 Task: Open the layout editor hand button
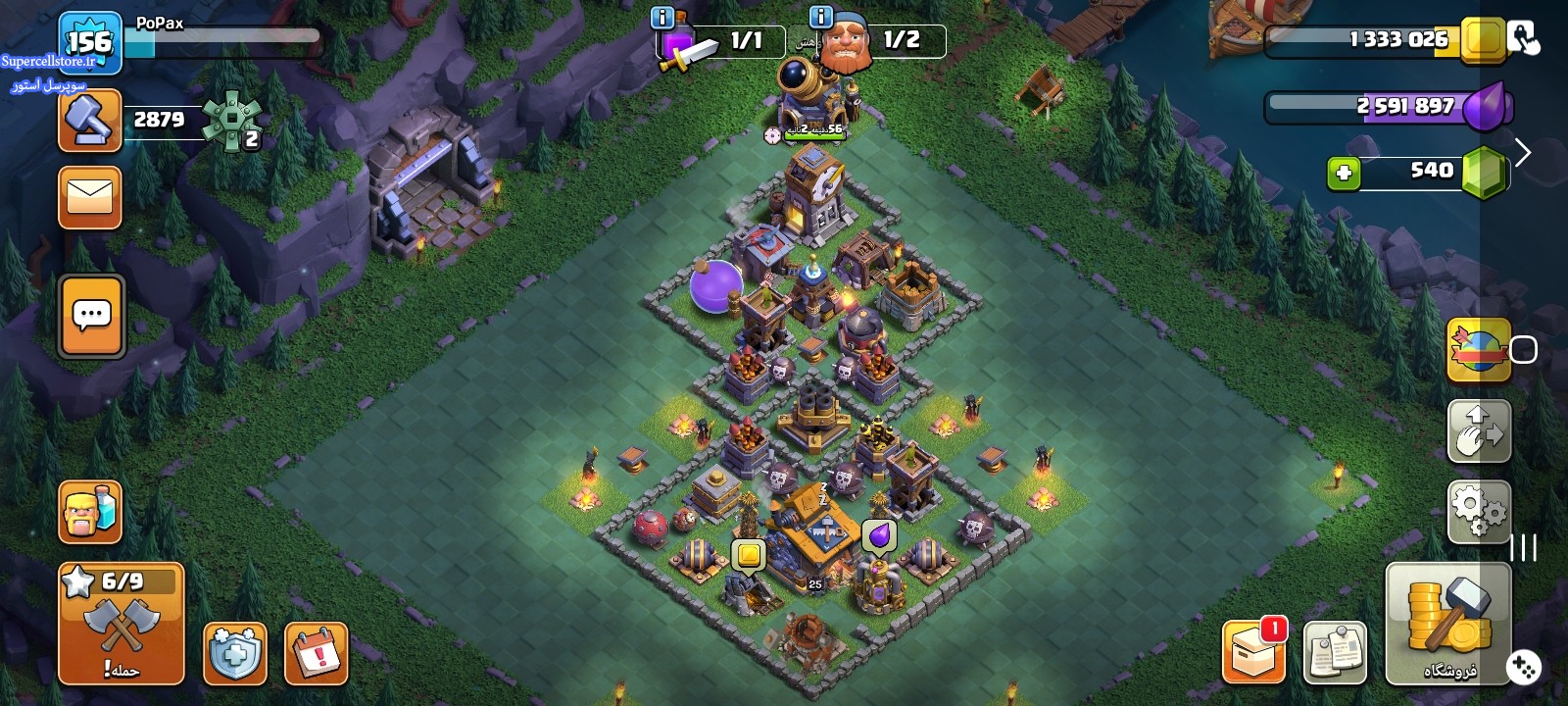pos(1479,431)
